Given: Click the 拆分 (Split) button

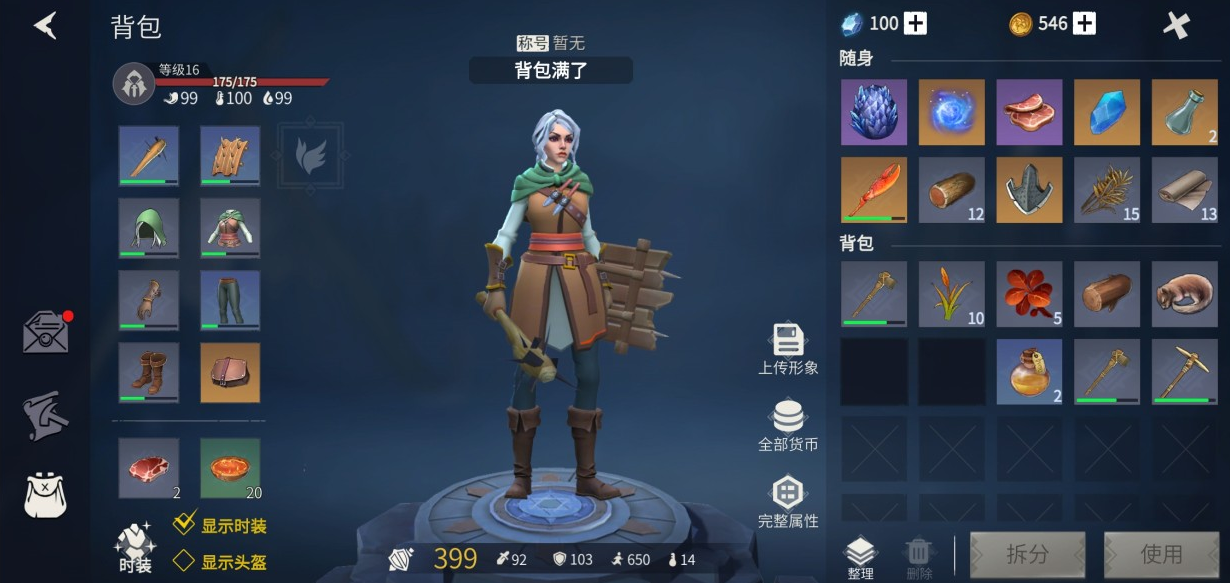Looking at the screenshot, I should pos(1027,554).
